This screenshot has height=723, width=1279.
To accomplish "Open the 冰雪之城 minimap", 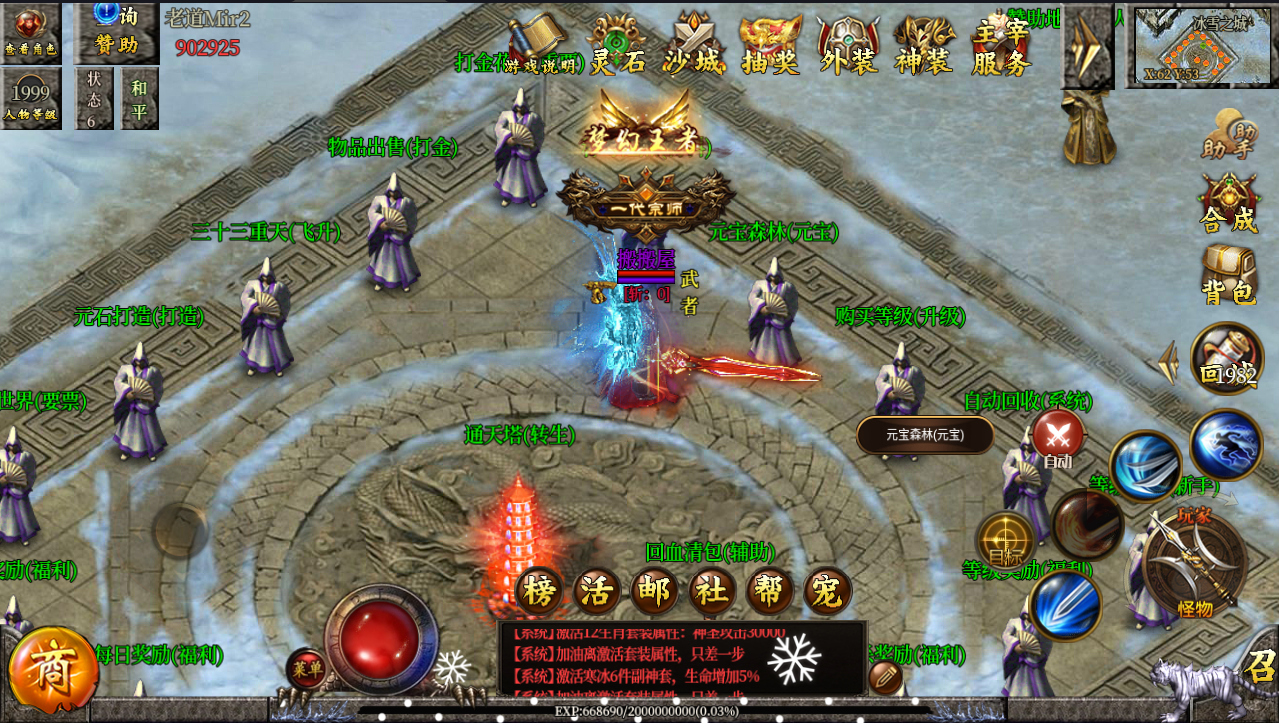I will click(1200, 47).
